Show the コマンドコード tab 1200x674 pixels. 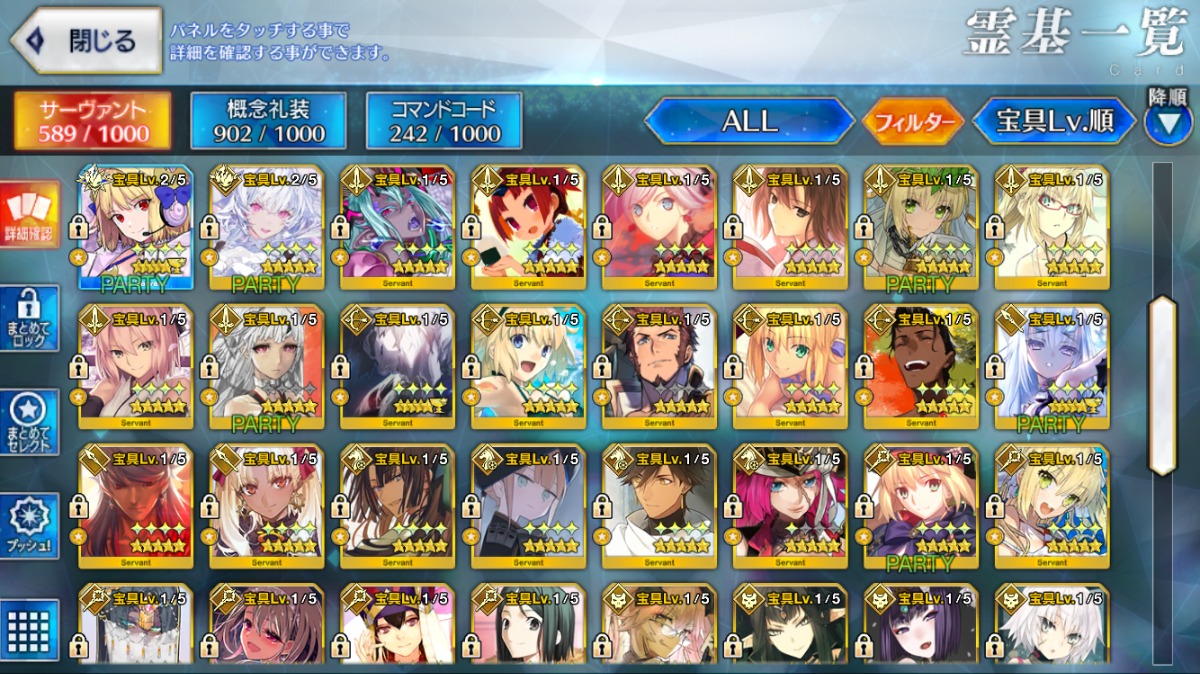point(444,121)
